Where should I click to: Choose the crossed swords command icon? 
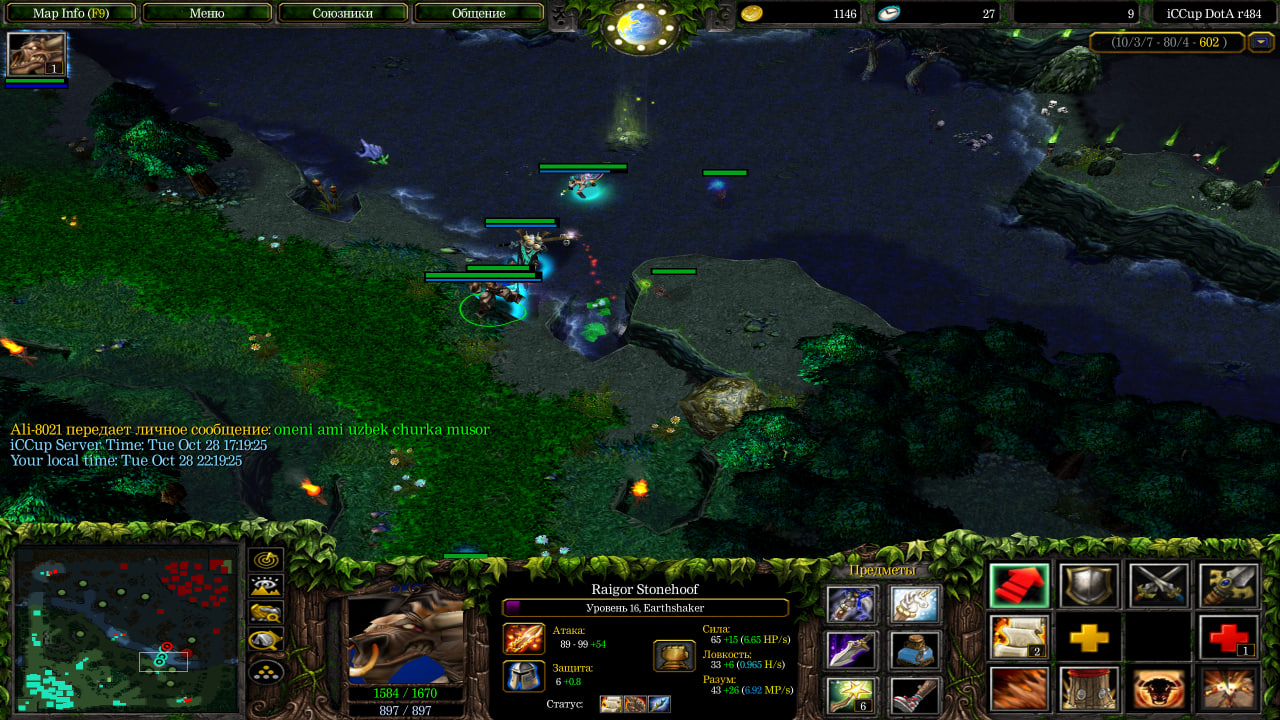click(x=1159, y=586)
